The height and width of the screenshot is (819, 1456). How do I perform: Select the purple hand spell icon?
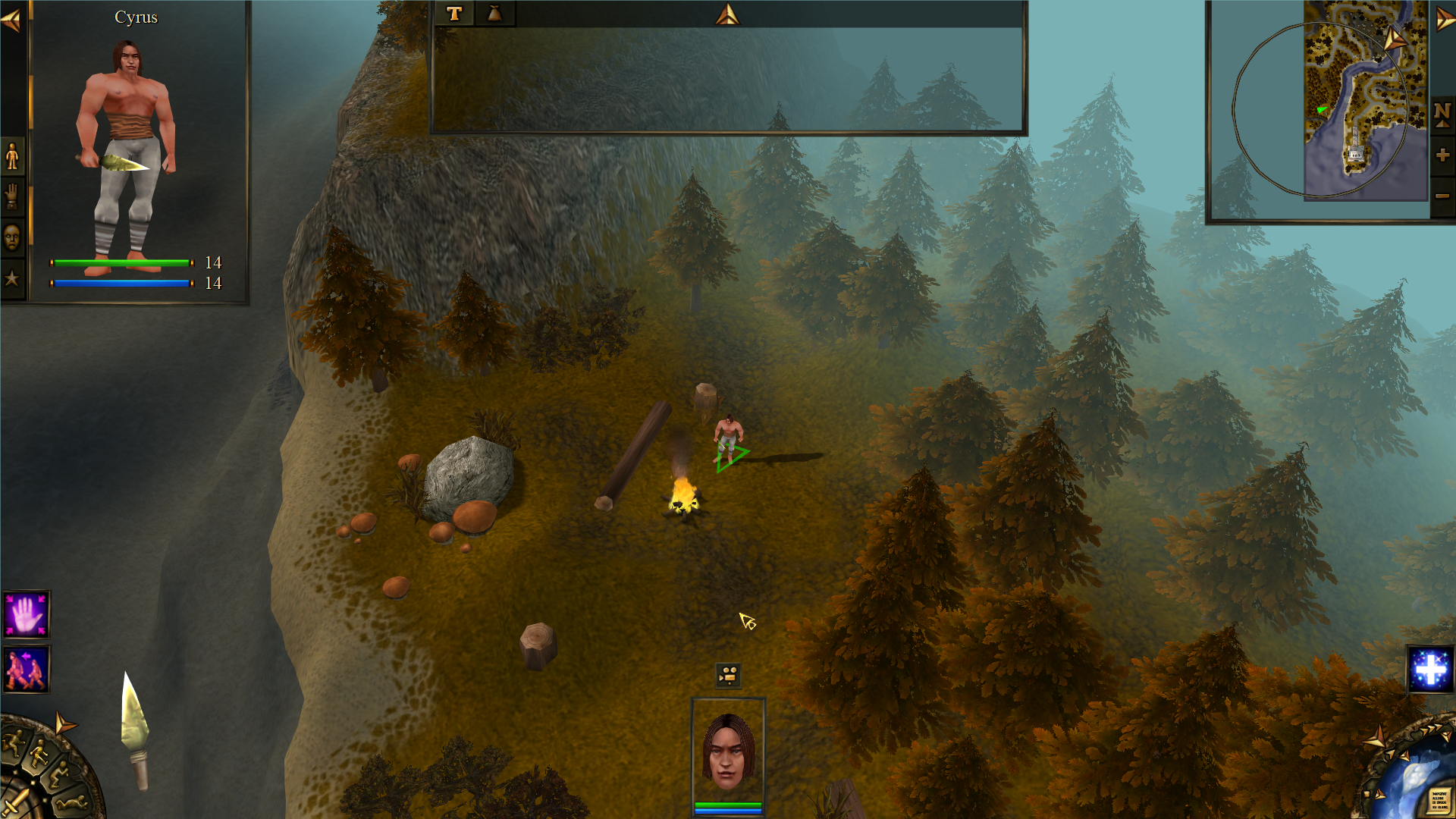[25, 613]
